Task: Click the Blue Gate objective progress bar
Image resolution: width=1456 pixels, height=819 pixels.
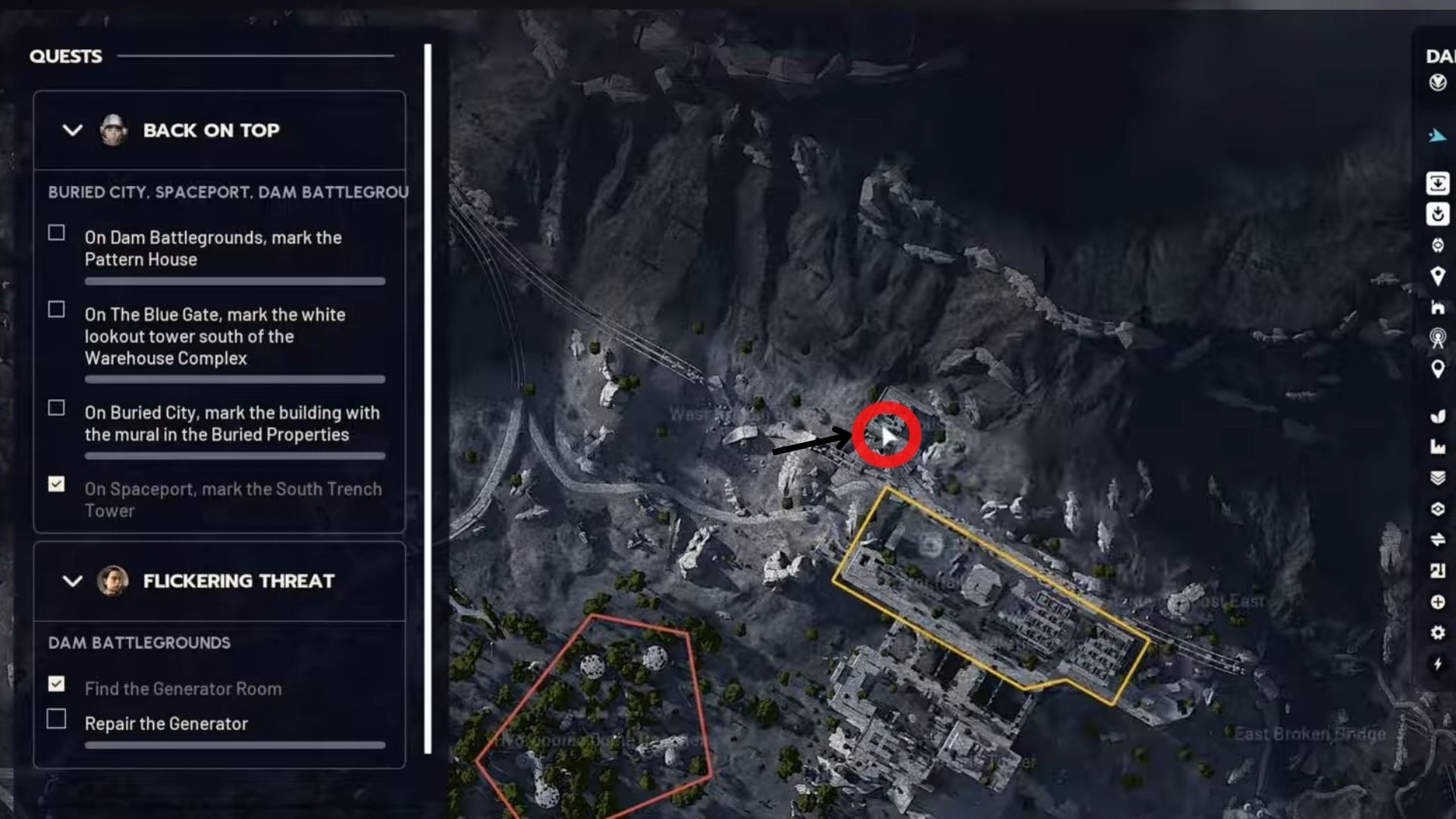Action: coord(235,380)
